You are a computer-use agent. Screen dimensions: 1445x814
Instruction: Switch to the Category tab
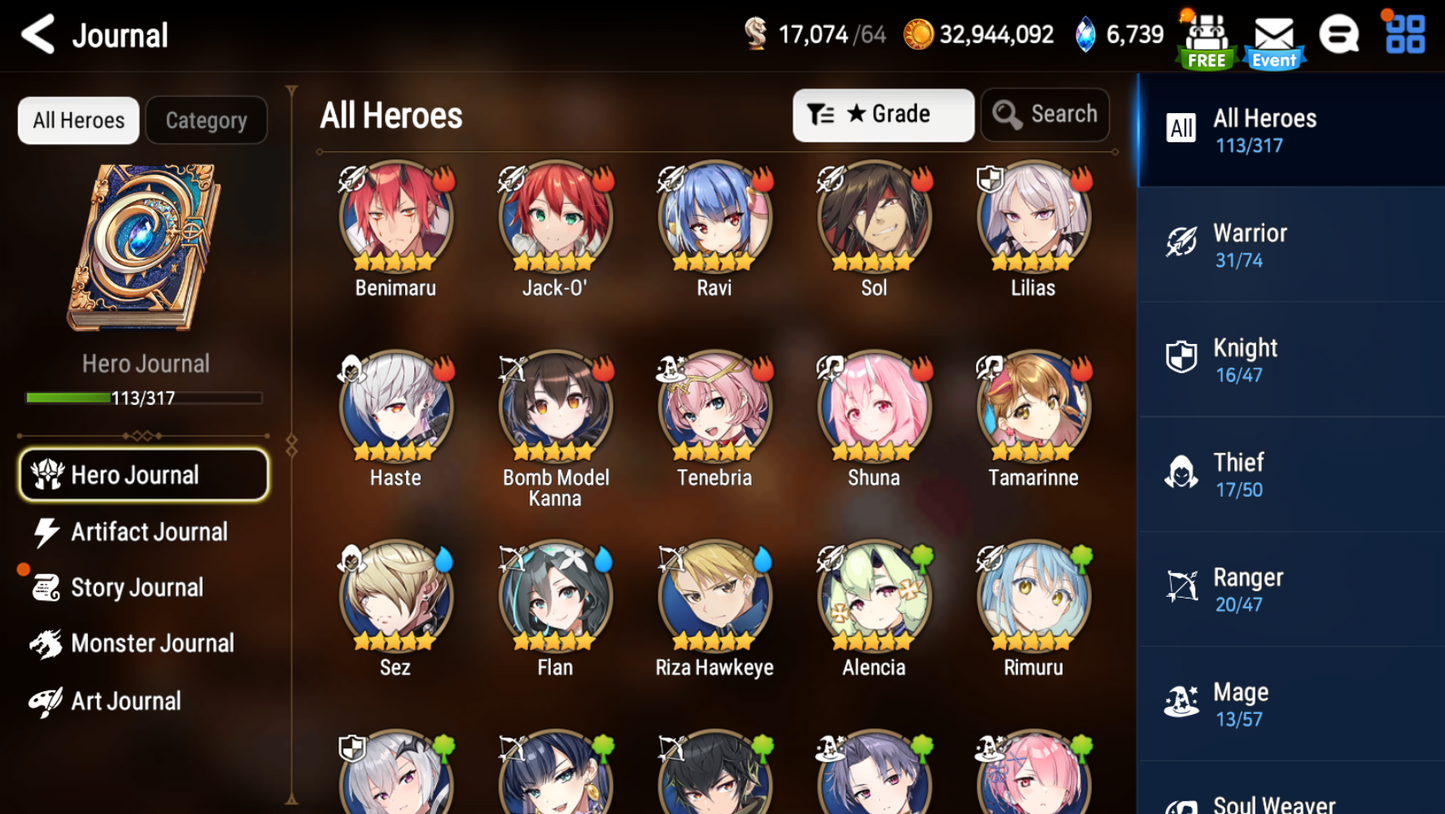click(x=206, y=120)
